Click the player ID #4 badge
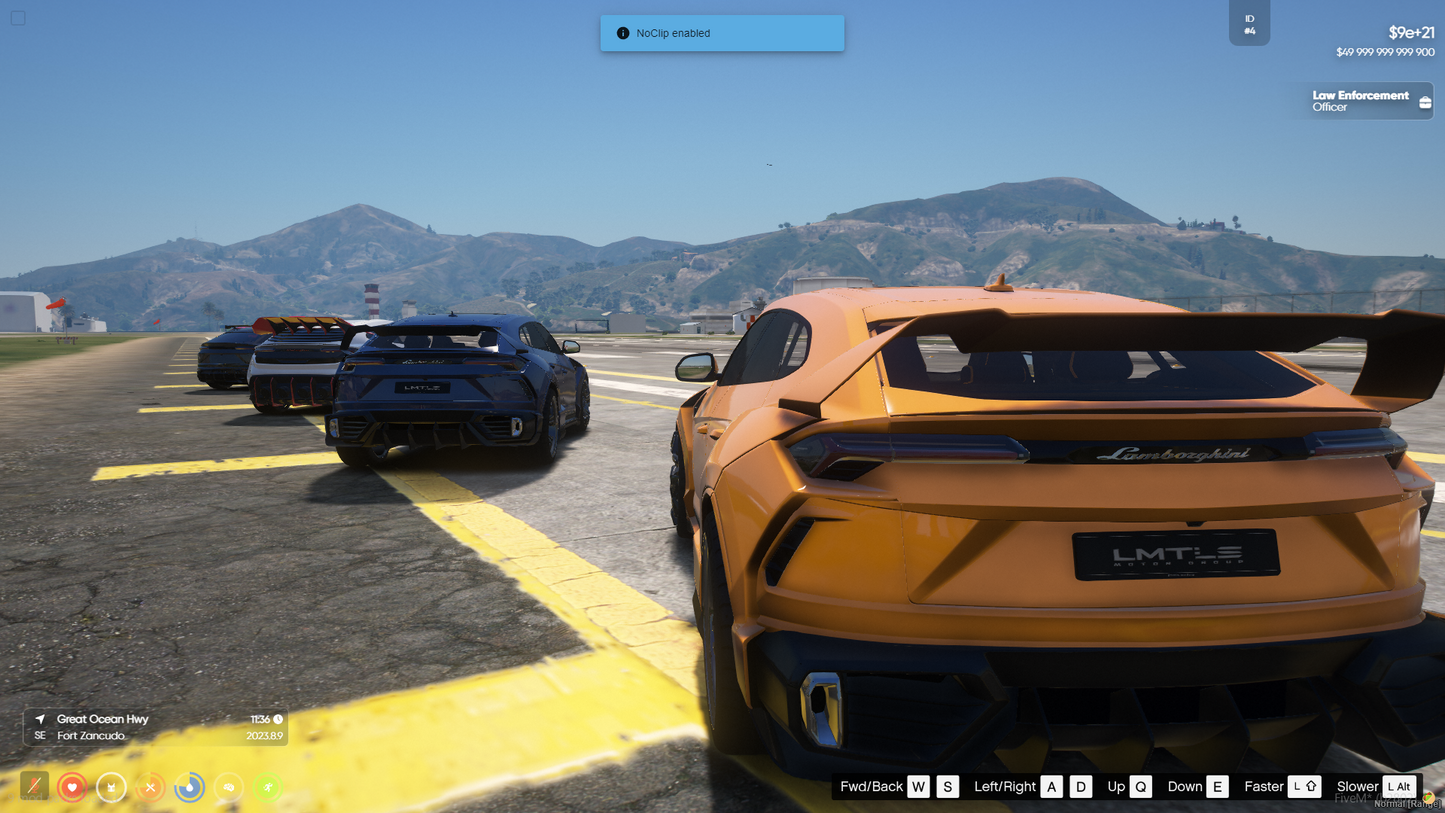The width and height of the screenshot is (1445, 813). (1249, 24)
